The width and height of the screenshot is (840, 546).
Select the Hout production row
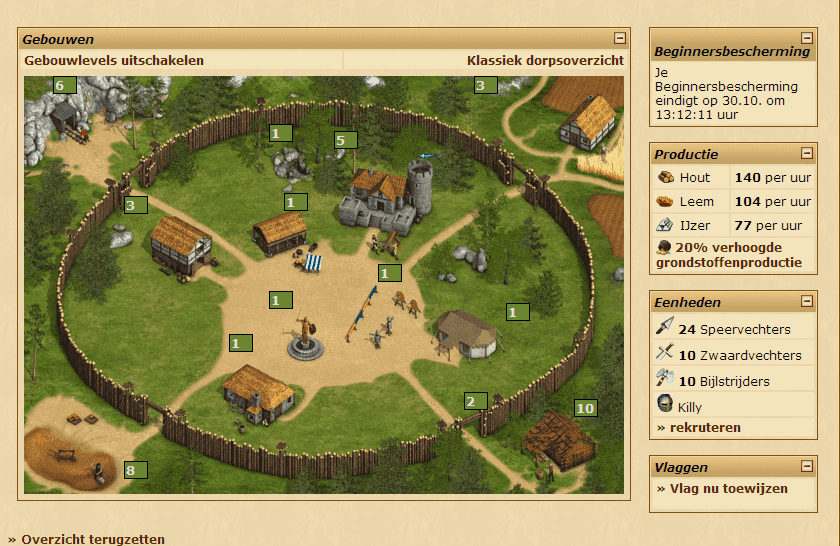pos(694,178)
